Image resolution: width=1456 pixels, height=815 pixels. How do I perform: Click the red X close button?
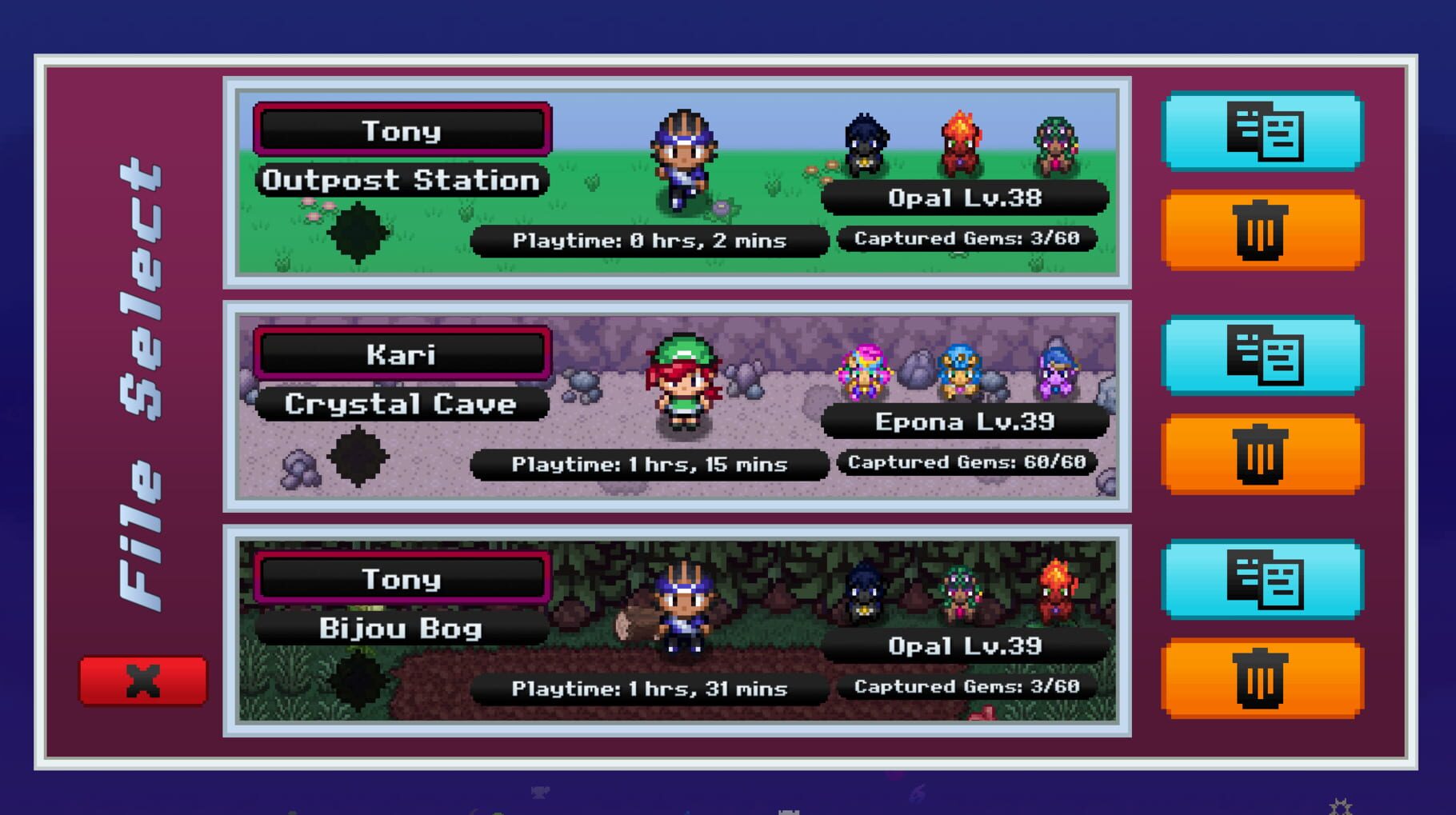(142, 678)
